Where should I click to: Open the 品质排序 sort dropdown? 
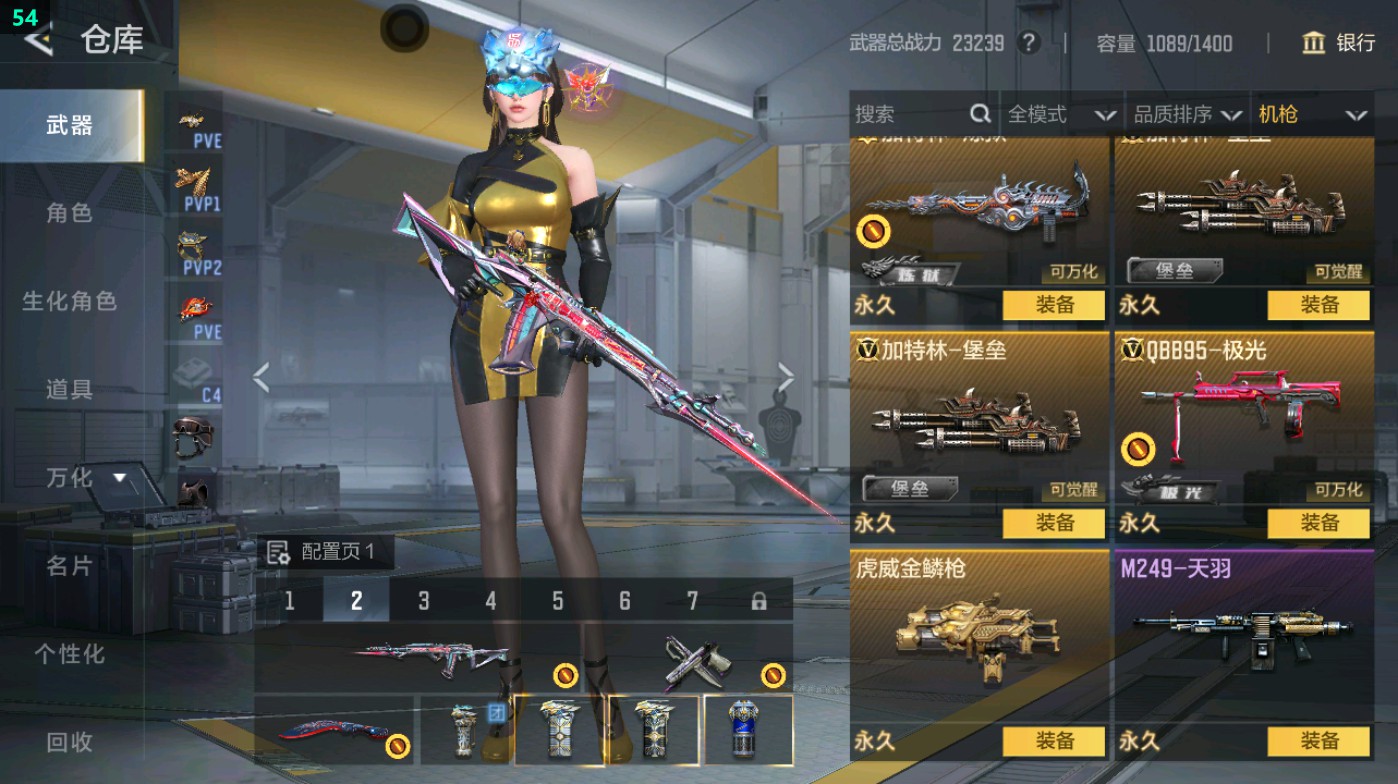pos(1187,115)
